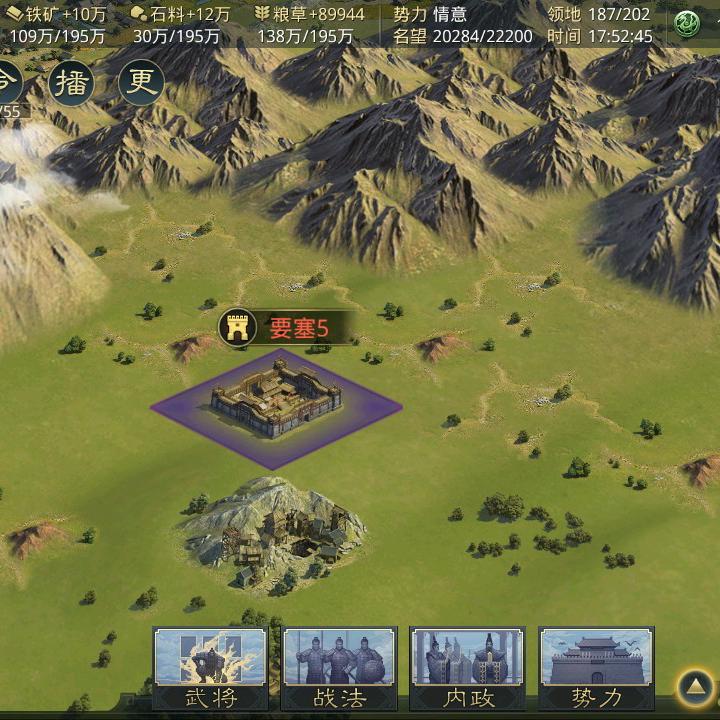Open the 播 broadcast round button
Viewport: 720px width, 720px height.
(72, 82)
